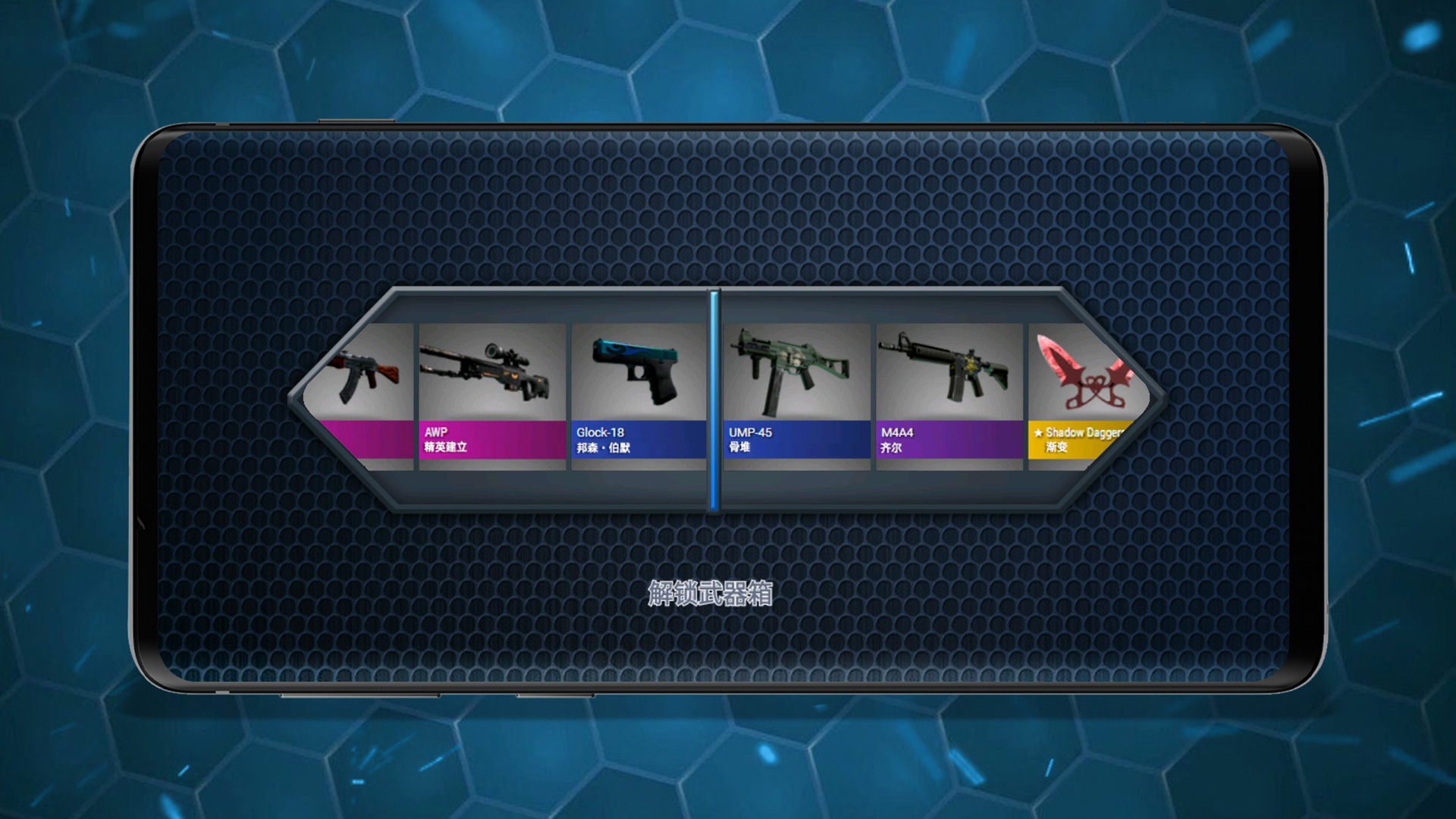Click the 解锁武器箱 unlock case text

click(711, 593)
